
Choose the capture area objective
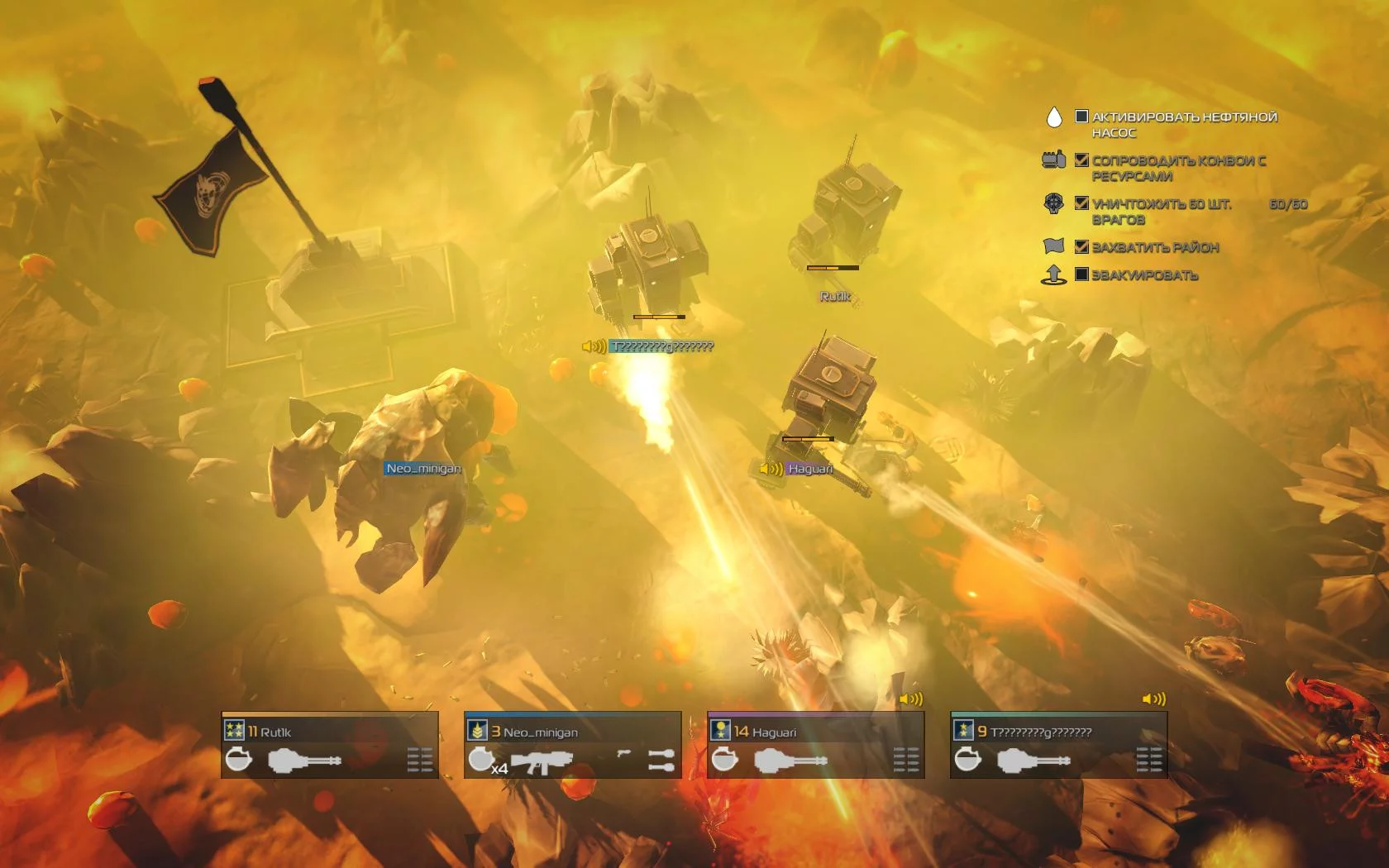[x=1155, y=247]
